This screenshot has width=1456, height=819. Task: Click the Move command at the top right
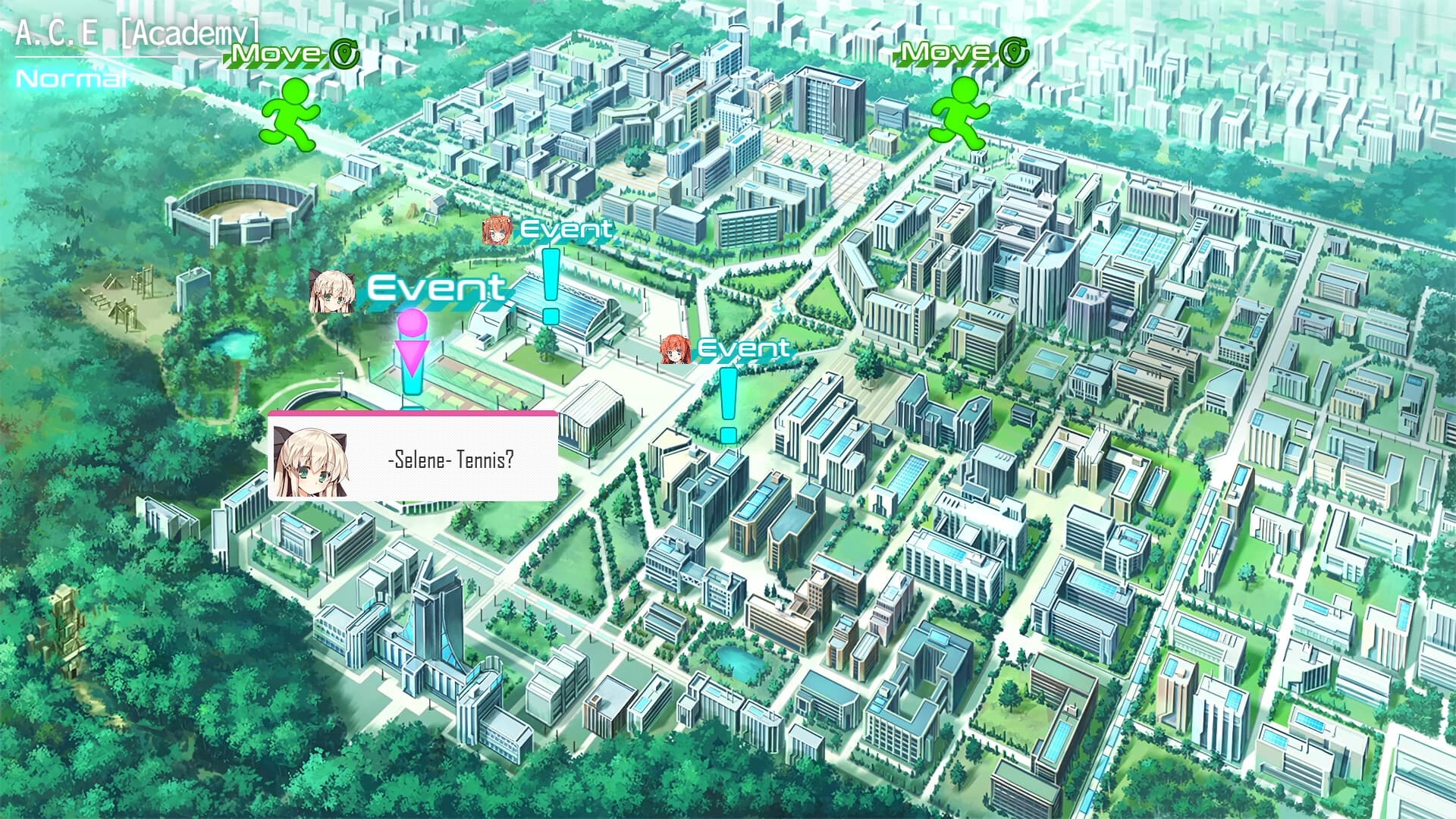pyautogui.click(x=944, y=53)
